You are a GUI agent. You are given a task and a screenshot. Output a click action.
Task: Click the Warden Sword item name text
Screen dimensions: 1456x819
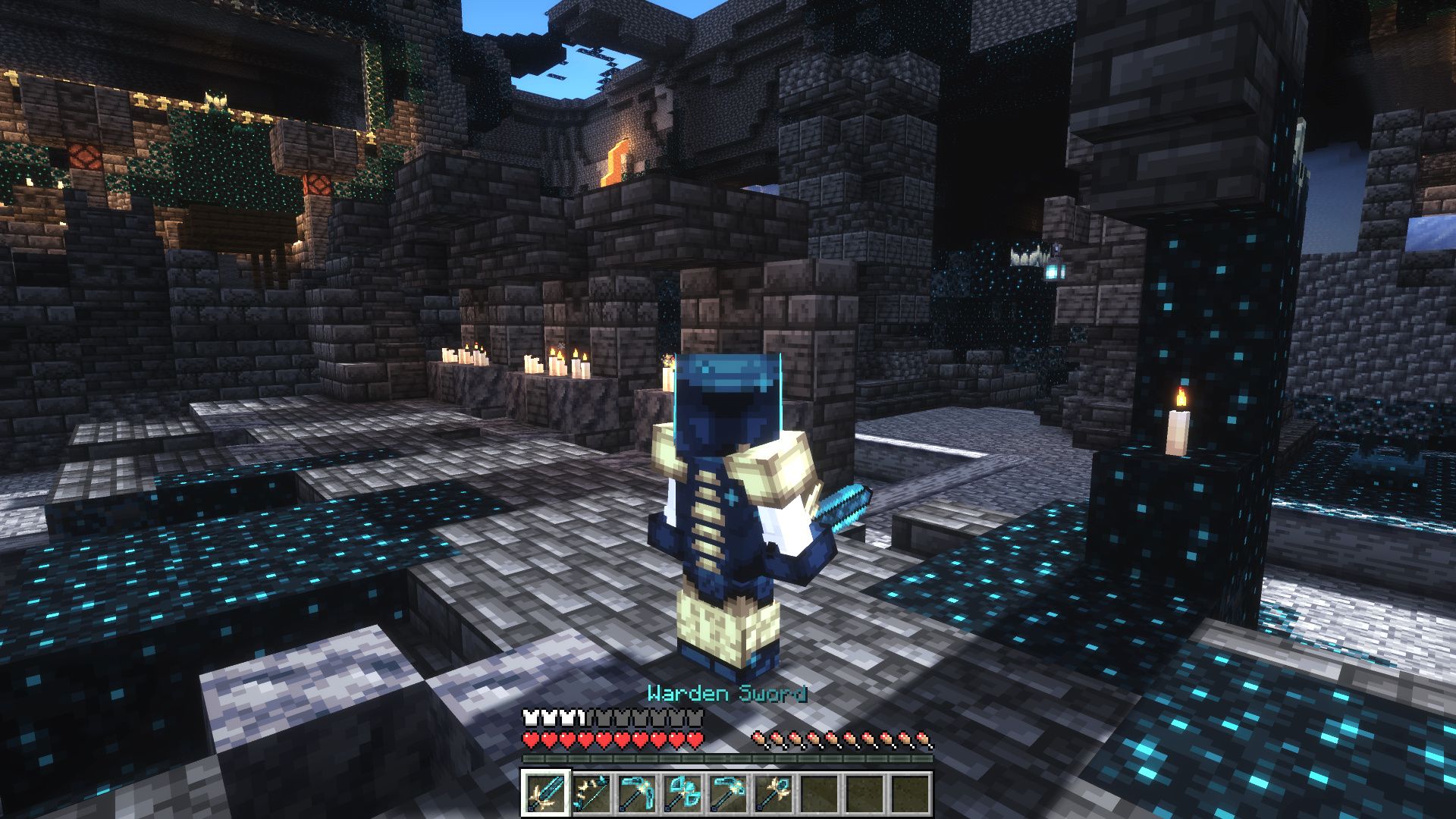(x=730, y=692)
